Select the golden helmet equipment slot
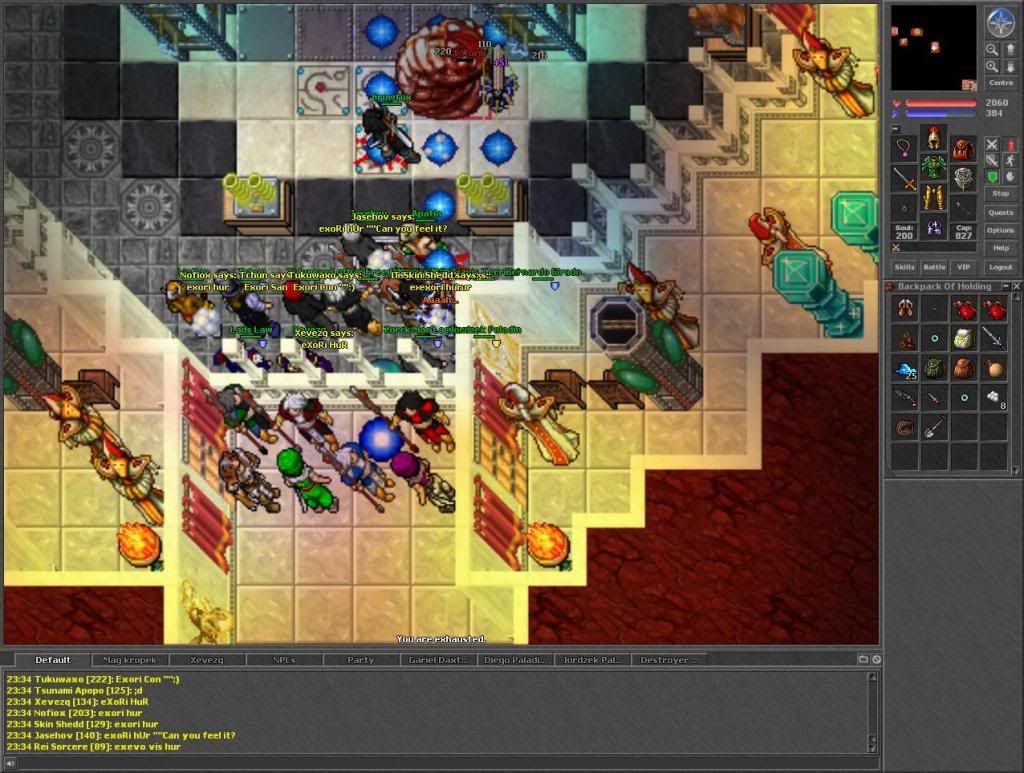The width and height of the screenshot is (1024, 773). pyautogui.click(x=934, y=138)
